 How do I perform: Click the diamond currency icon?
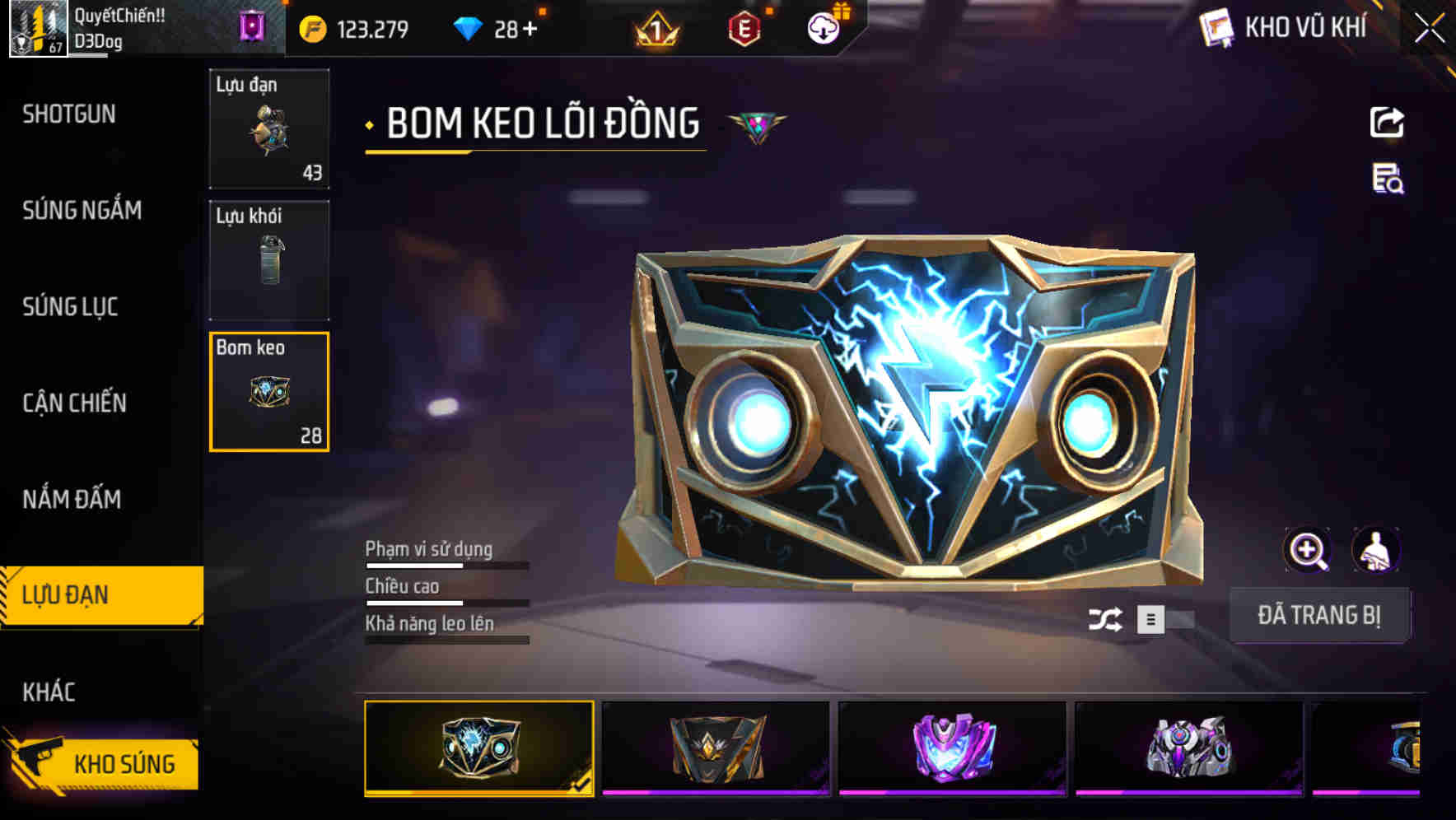[x=464, y=27]
